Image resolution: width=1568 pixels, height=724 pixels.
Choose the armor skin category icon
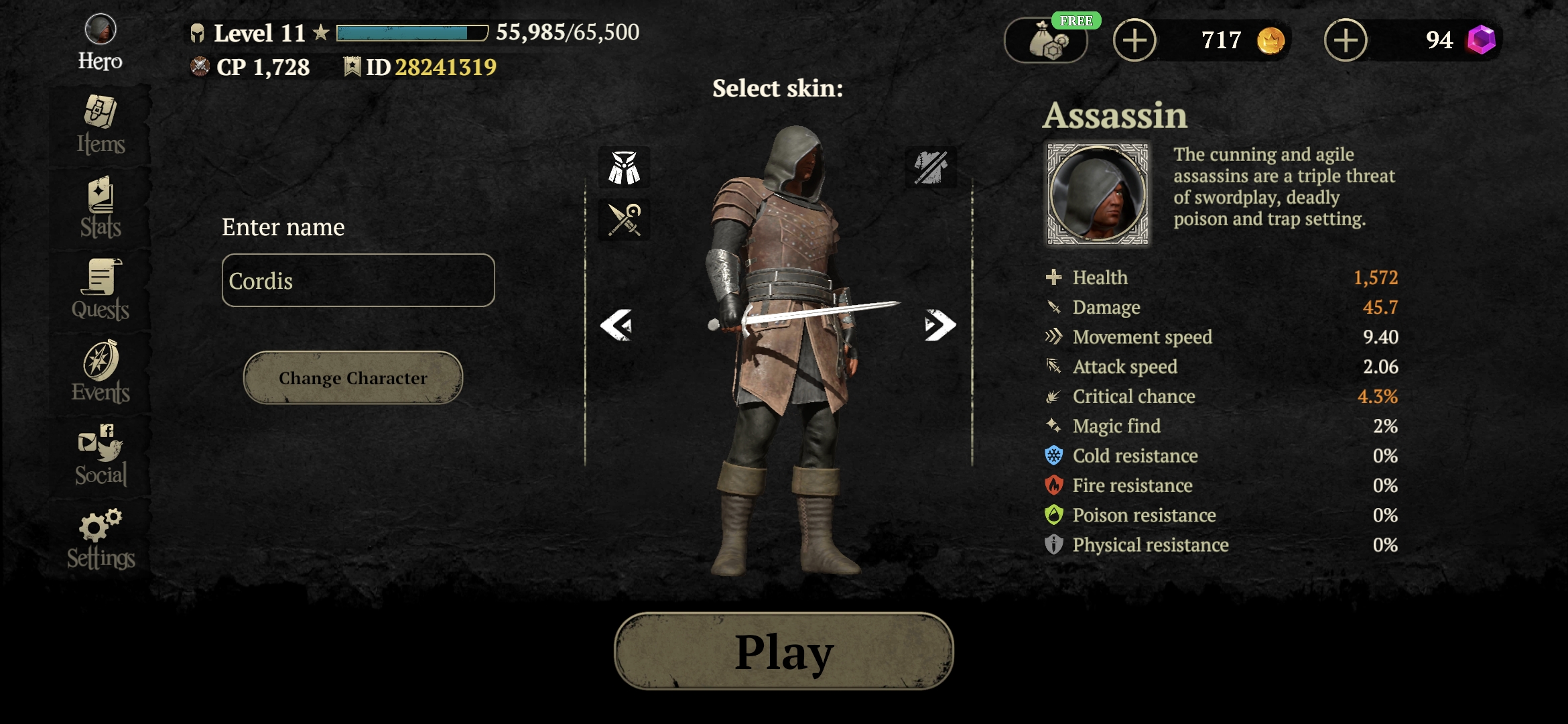(x=624, y=168)
